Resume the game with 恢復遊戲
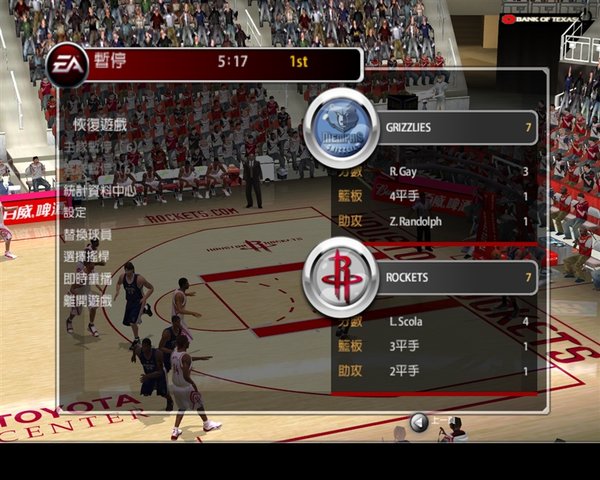 (x=101, y=124)
